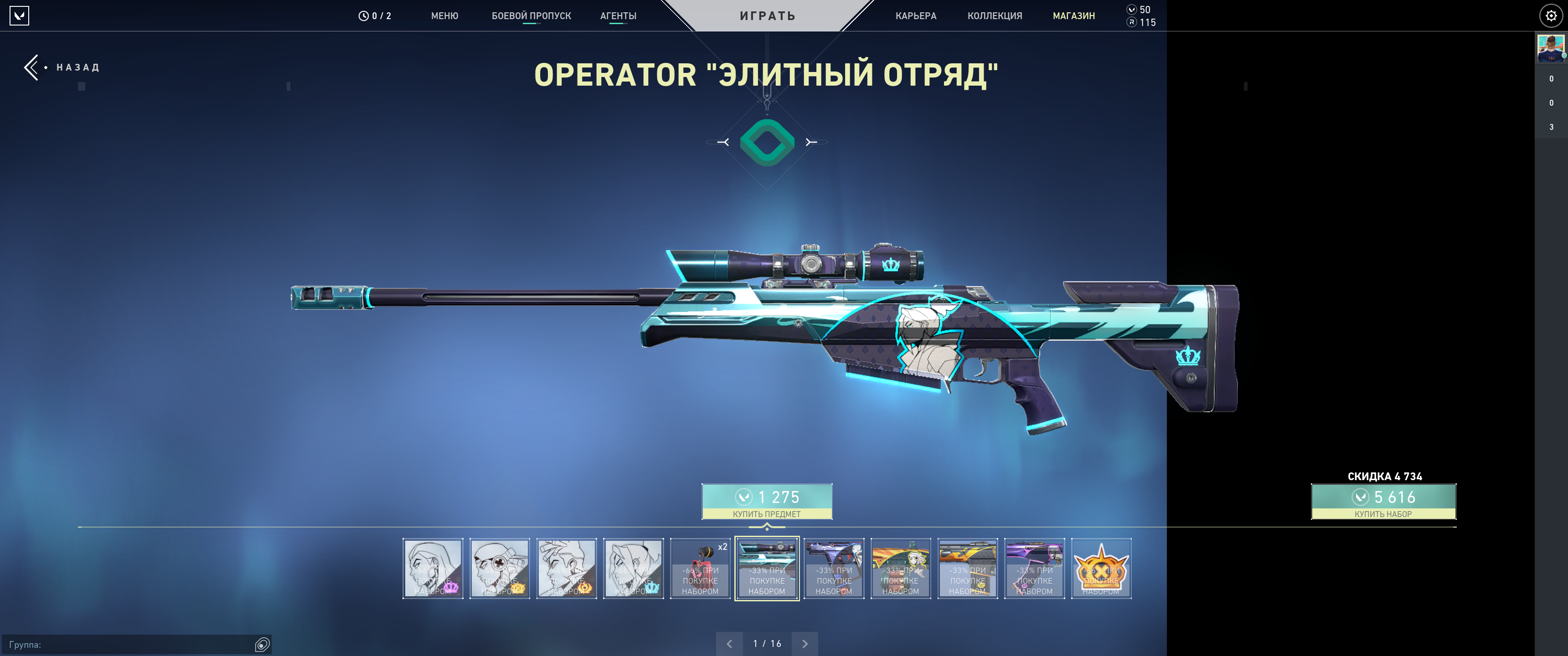Go to the next bundle page
The image size is (1568, 656).
[805, 644]
